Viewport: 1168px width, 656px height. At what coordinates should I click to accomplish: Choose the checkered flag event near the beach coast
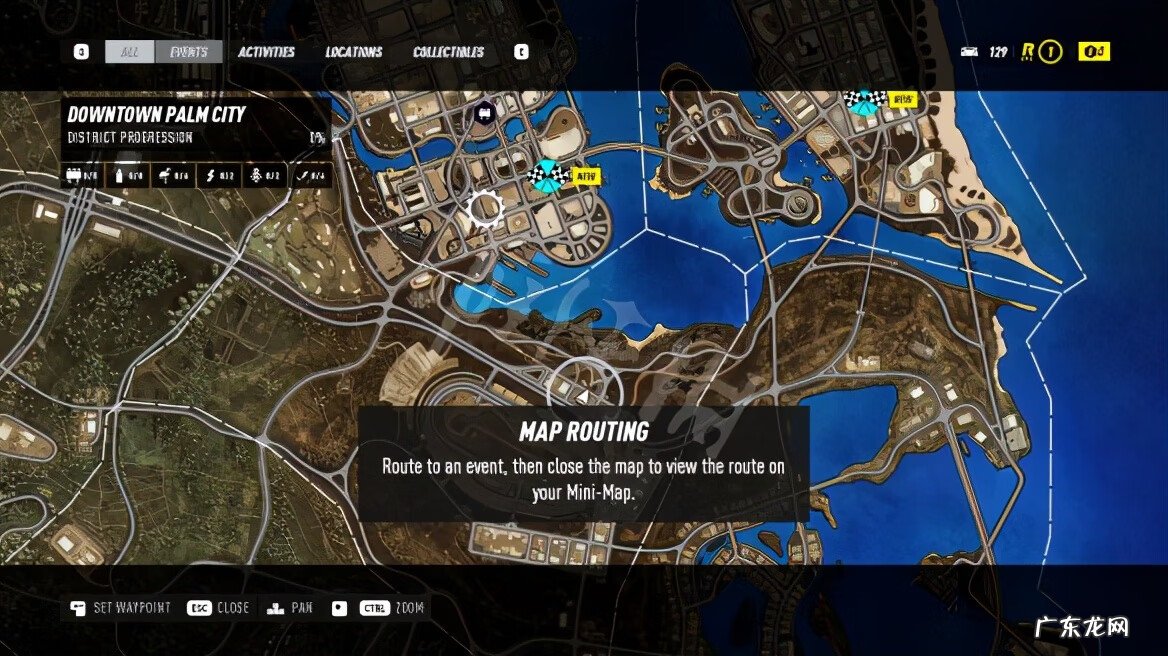coord(863,99)
